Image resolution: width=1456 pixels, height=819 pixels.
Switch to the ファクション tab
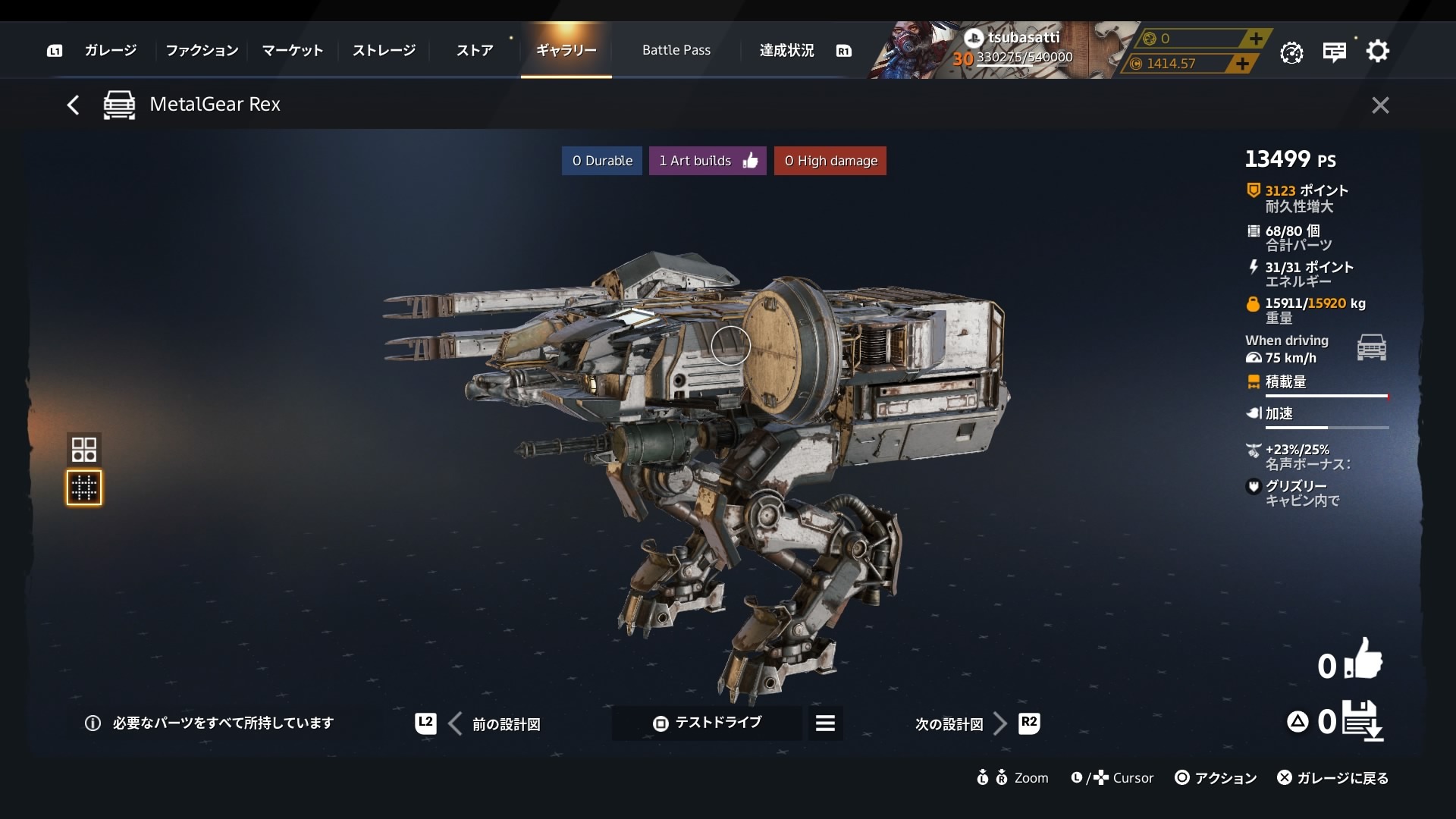coord(202,51)
